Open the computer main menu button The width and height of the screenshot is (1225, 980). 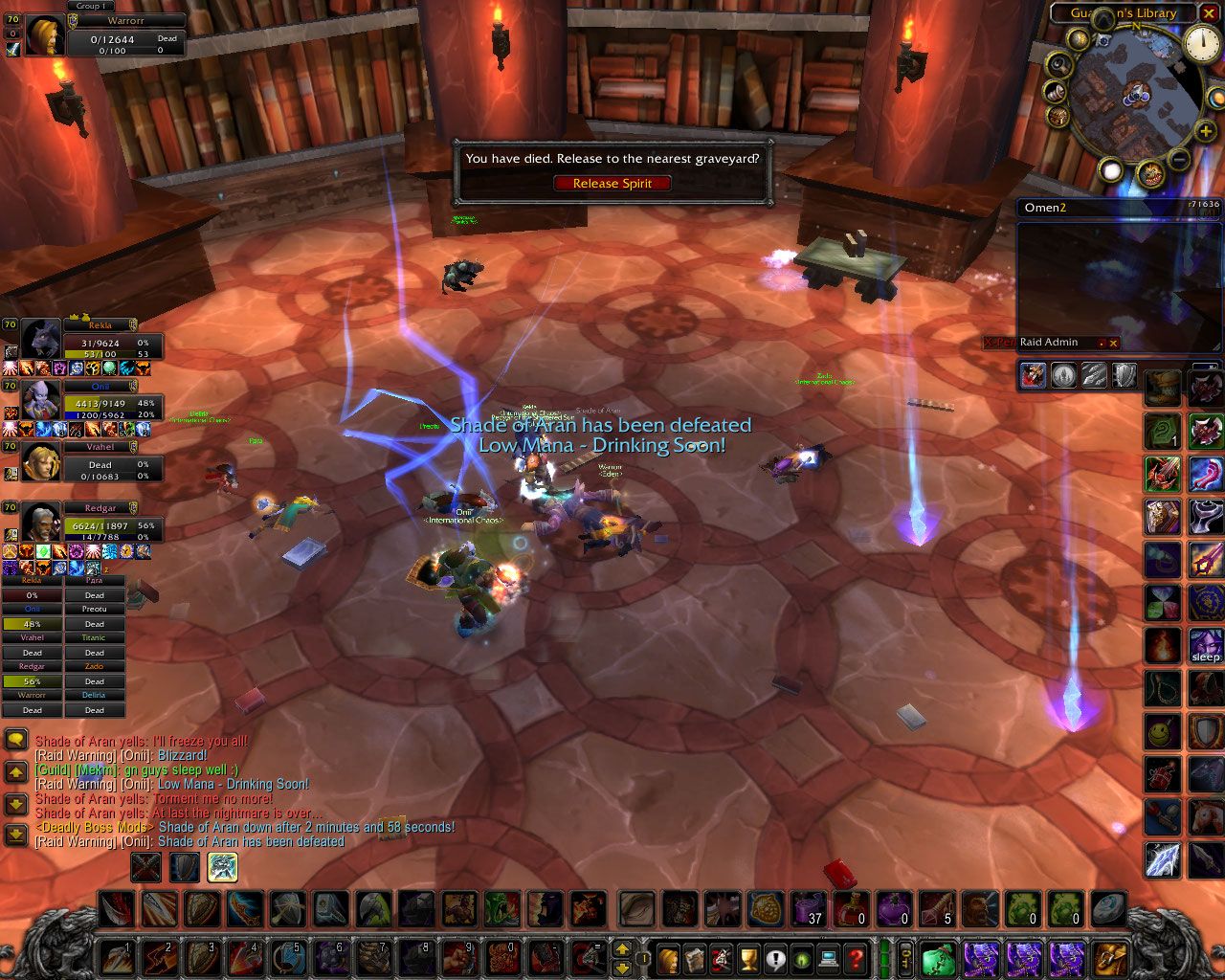829,957
